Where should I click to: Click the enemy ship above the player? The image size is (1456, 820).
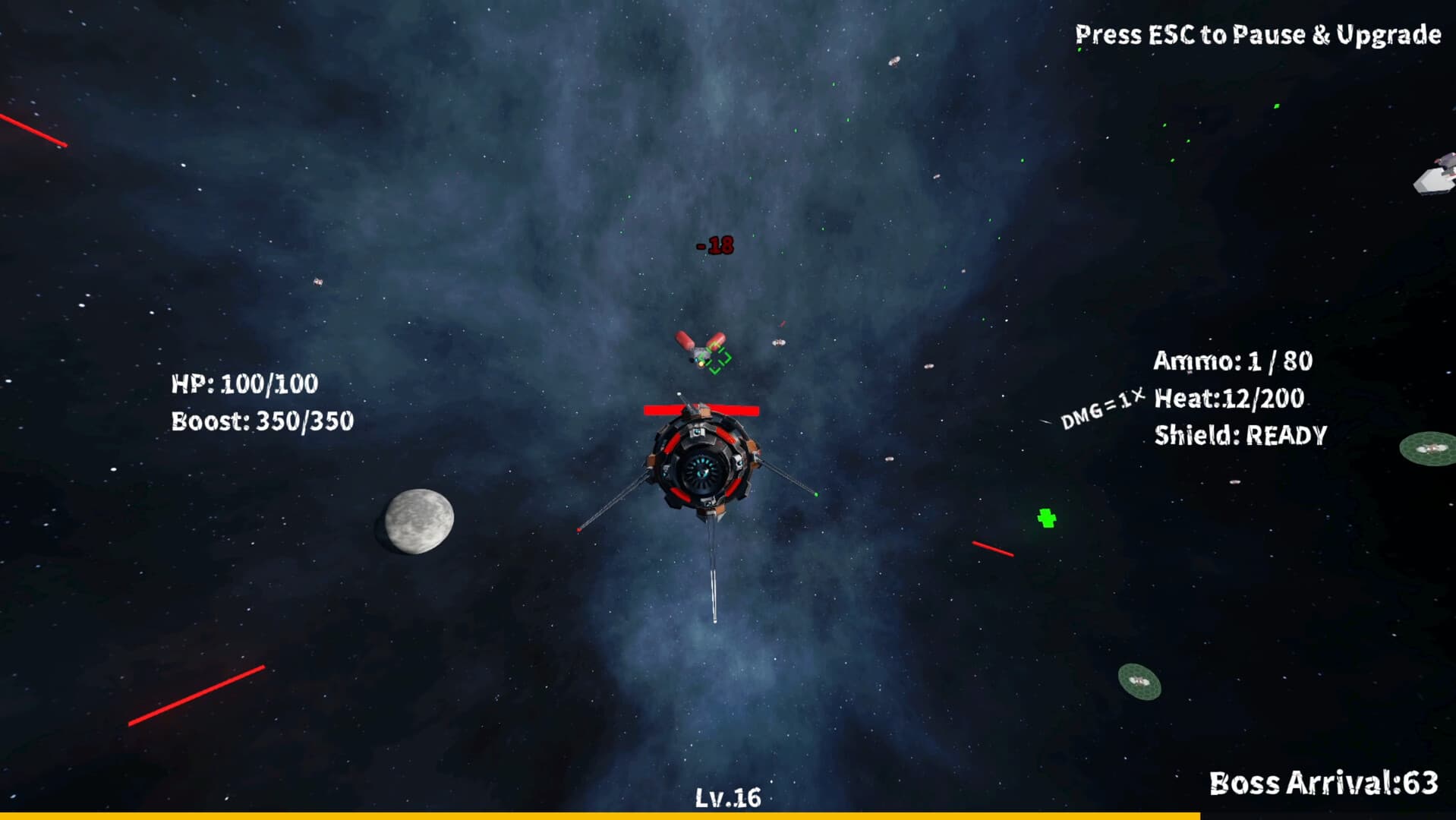pyautogui.click(x=698, y=349)
